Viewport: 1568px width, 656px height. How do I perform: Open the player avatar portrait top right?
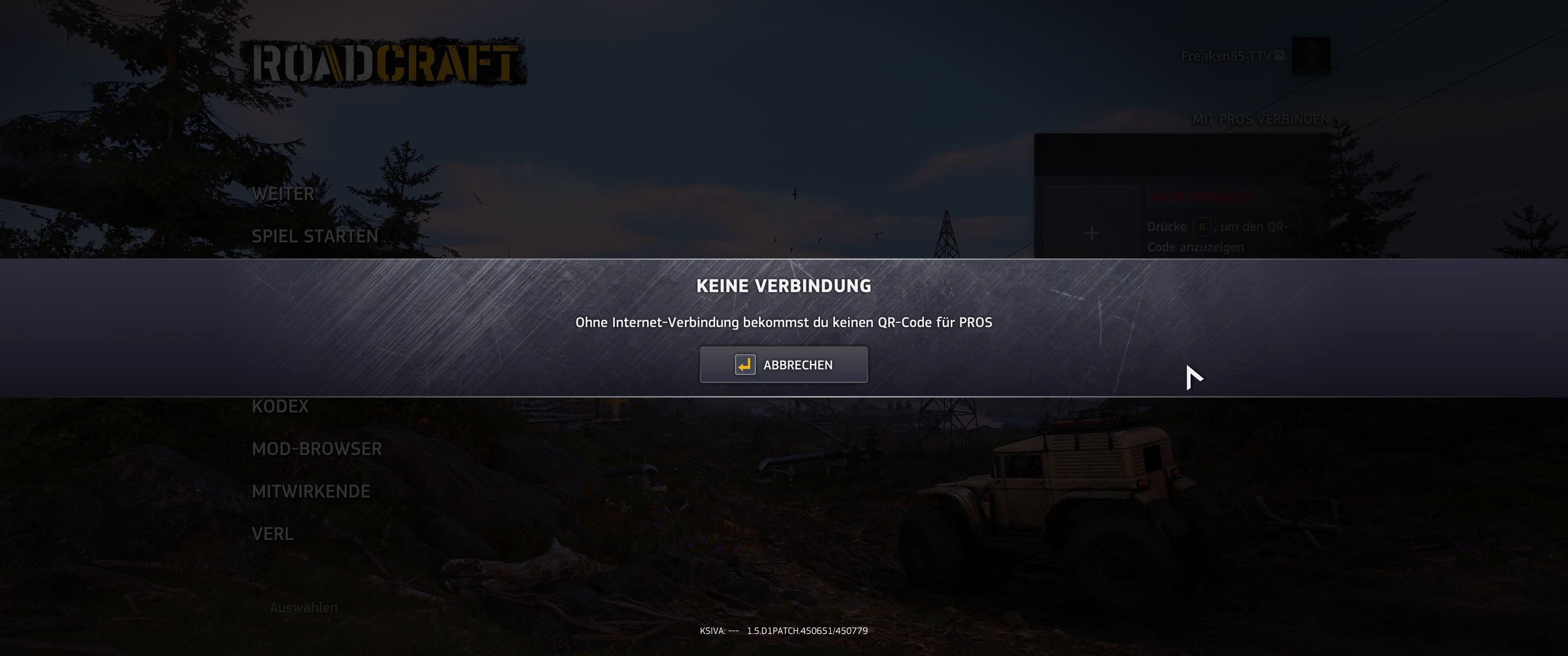coord(1311,56)
